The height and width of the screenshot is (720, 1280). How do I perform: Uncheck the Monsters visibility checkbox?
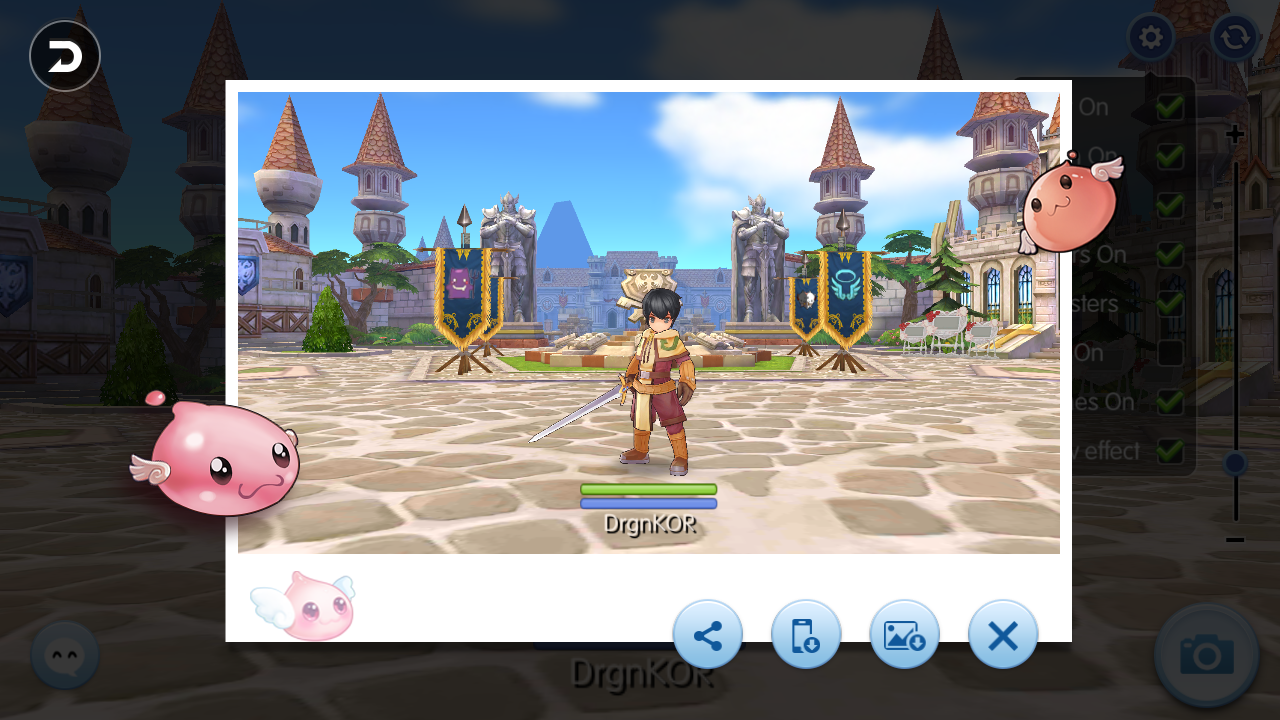1170,303
